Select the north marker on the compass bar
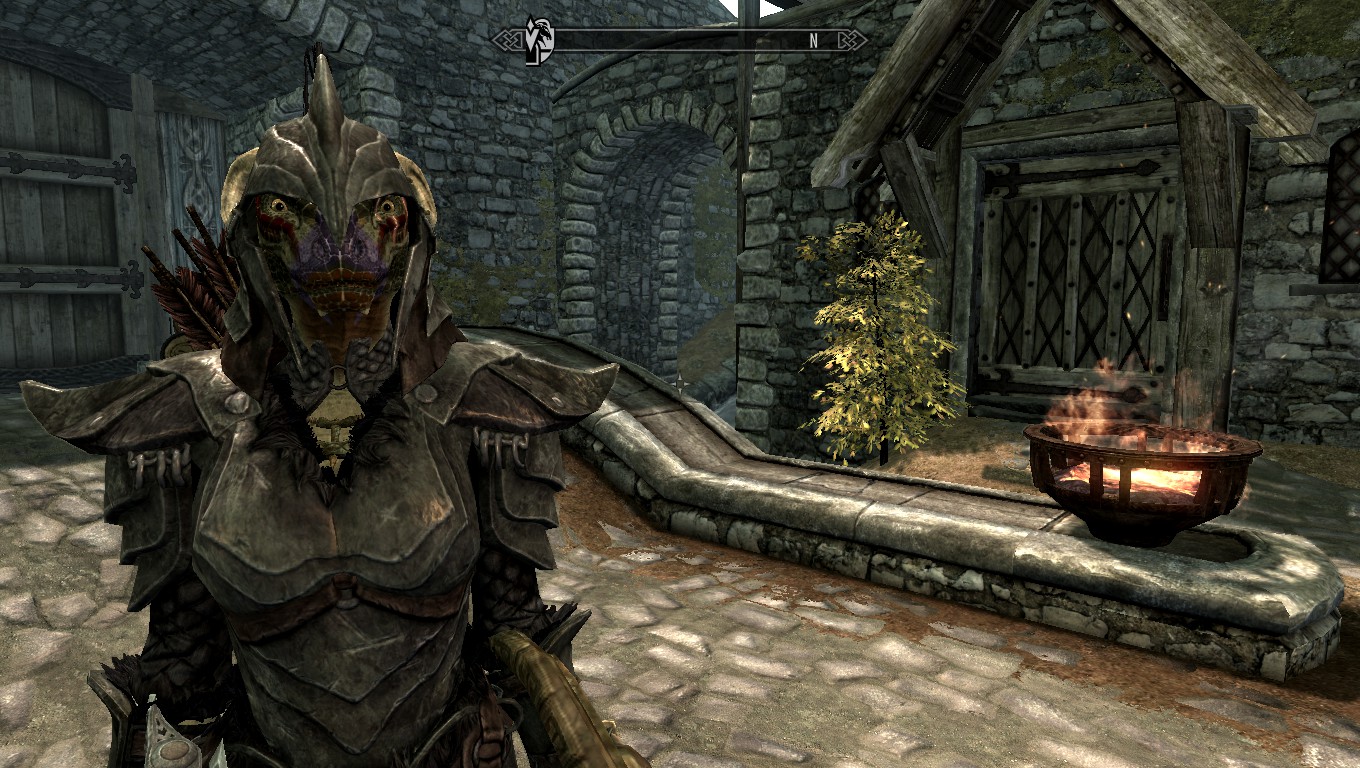This screenshot has height=768, width=1360. click(814, 41)
